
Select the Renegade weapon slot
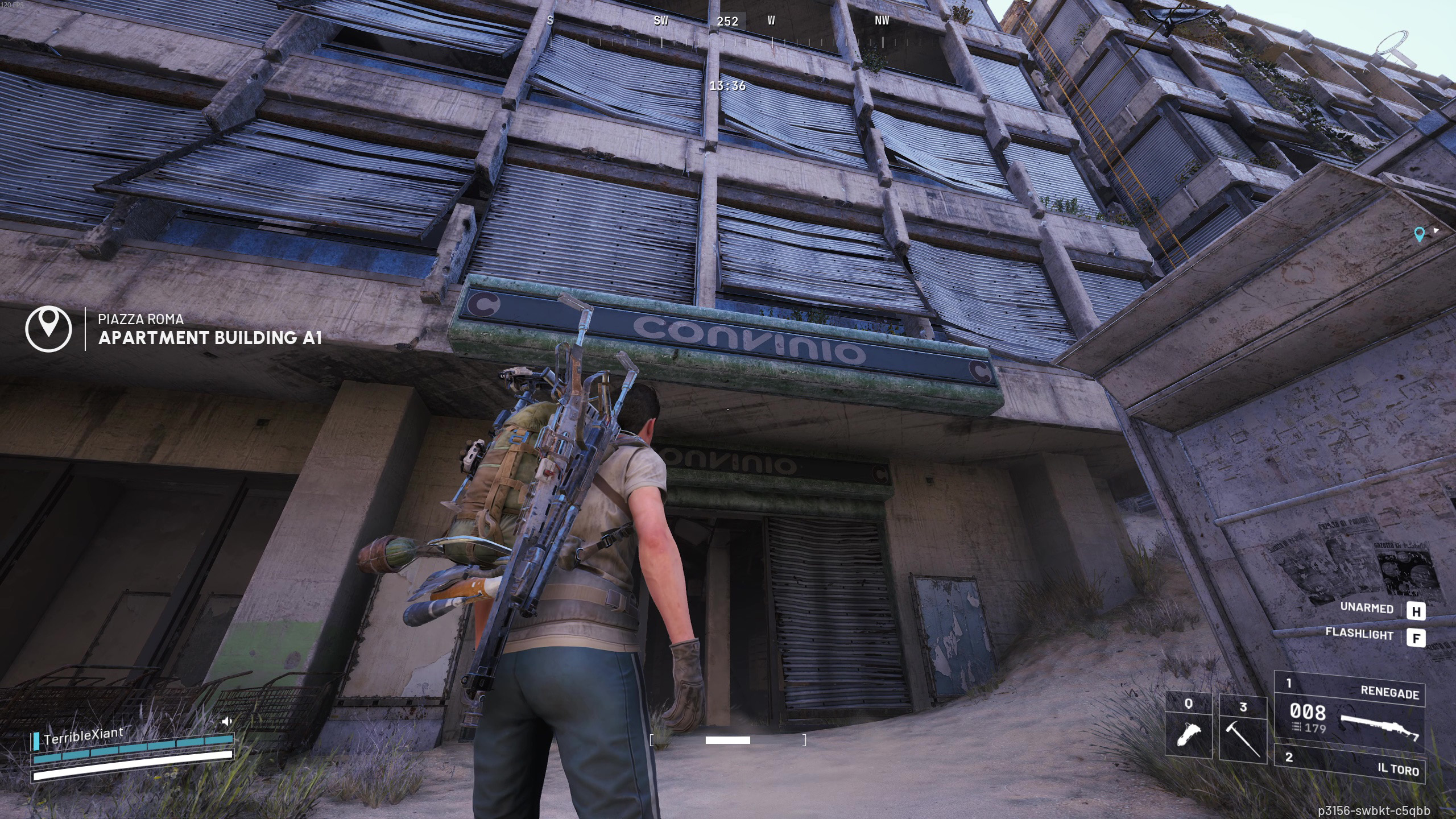pos(1349,713)
